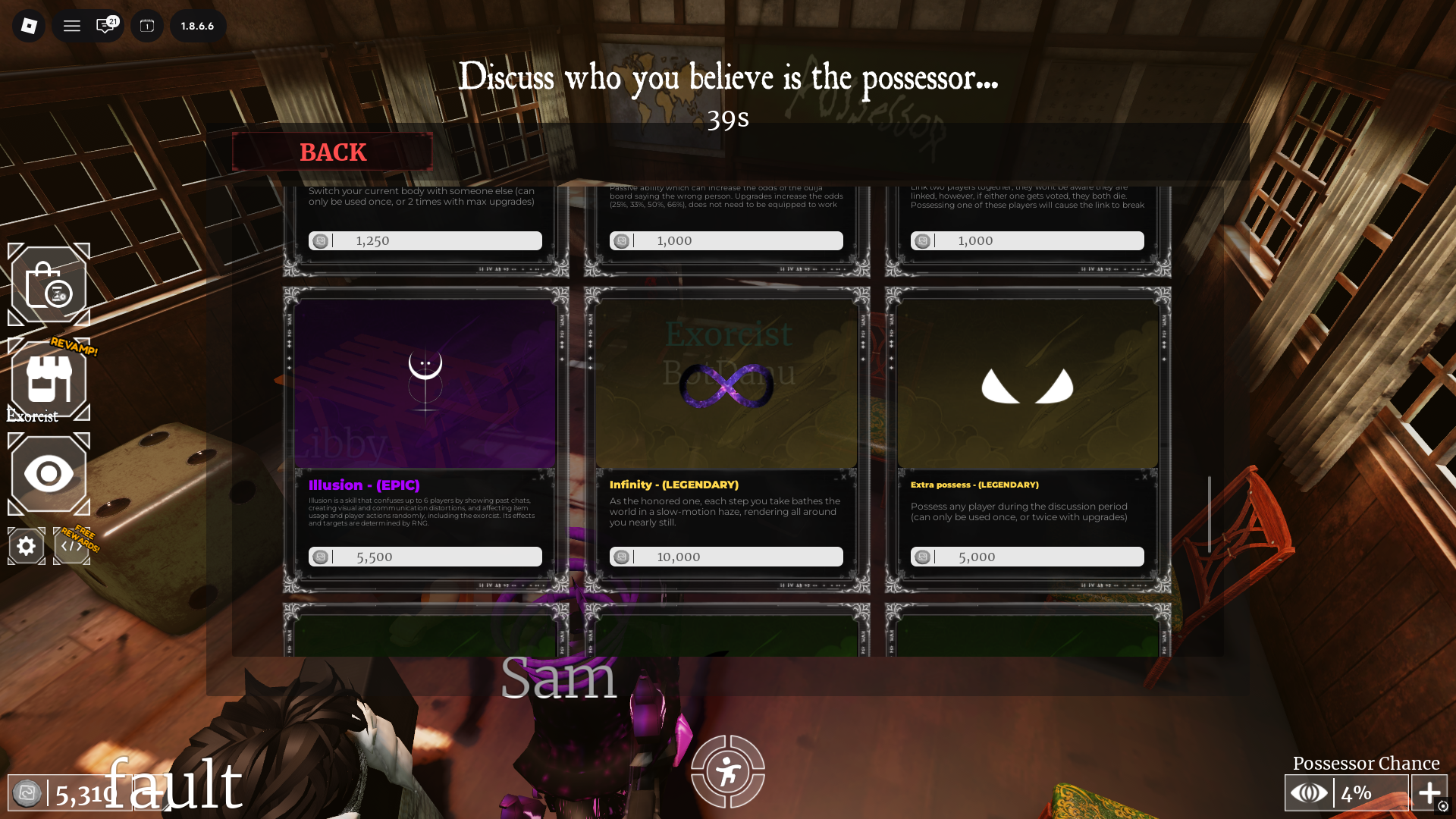Click the Roblox logo
The height and width of the screenshot is (819, 1456).
[28, 25]
